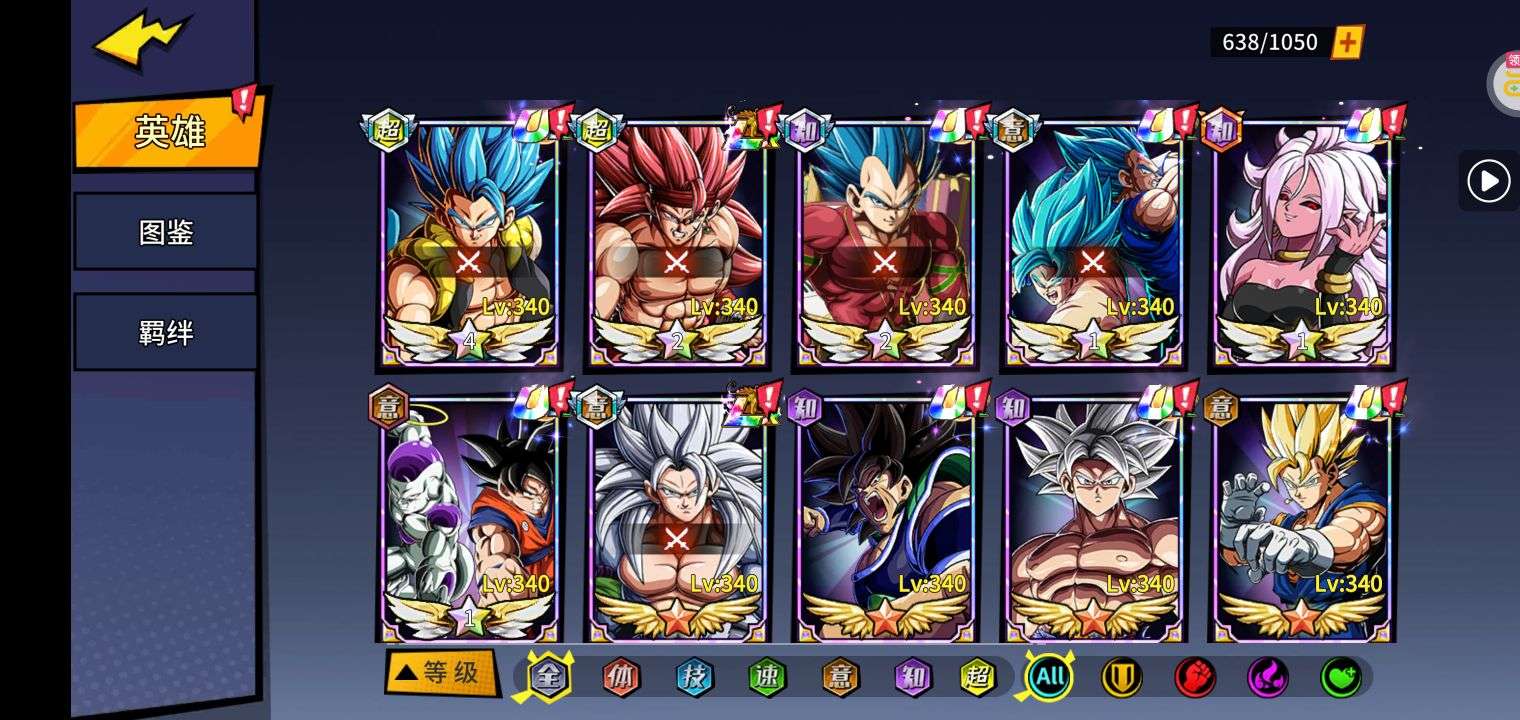Screen dimensions: 1520x720
Task: Filter heroes by green 速 attribute
Action: click(767, 677)
